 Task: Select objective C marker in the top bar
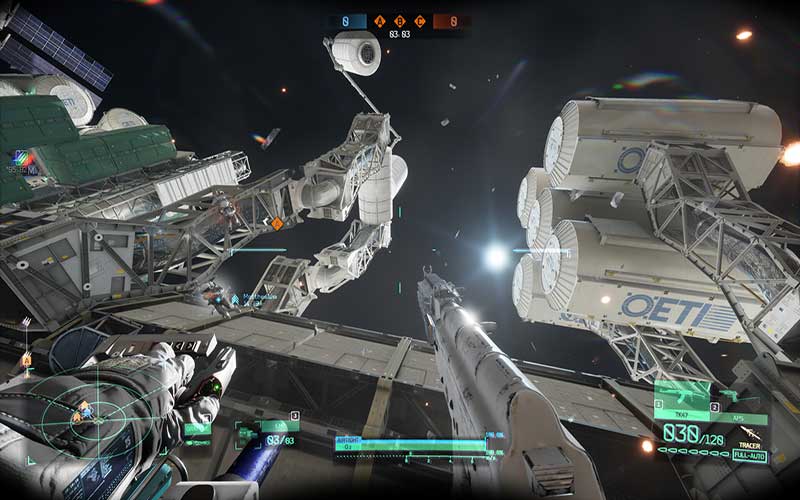(419, 20)
